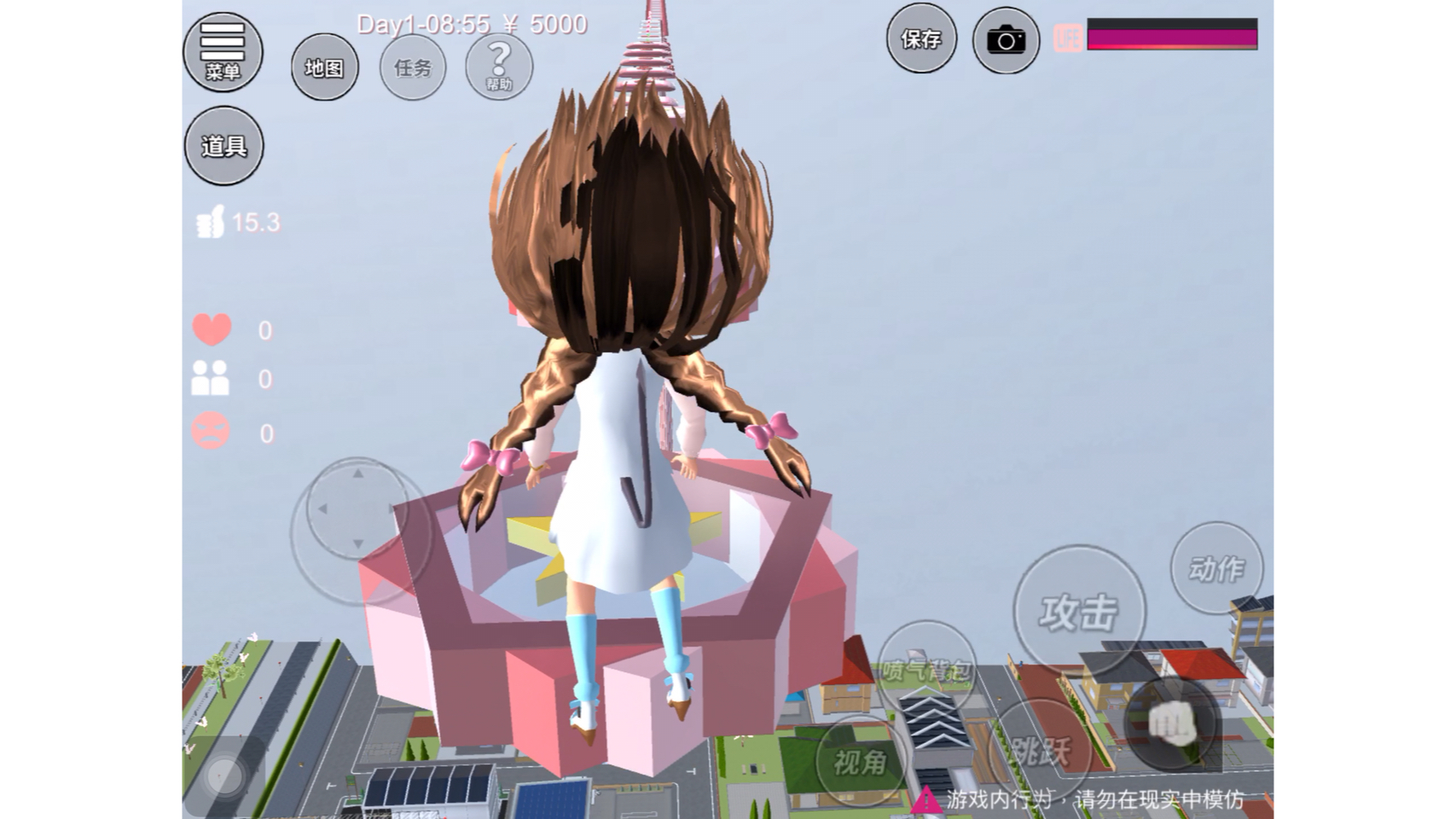Viewport: 1456px width, 819px height.
Task: Open the 地图 map
Action: (x=324, y=67)
